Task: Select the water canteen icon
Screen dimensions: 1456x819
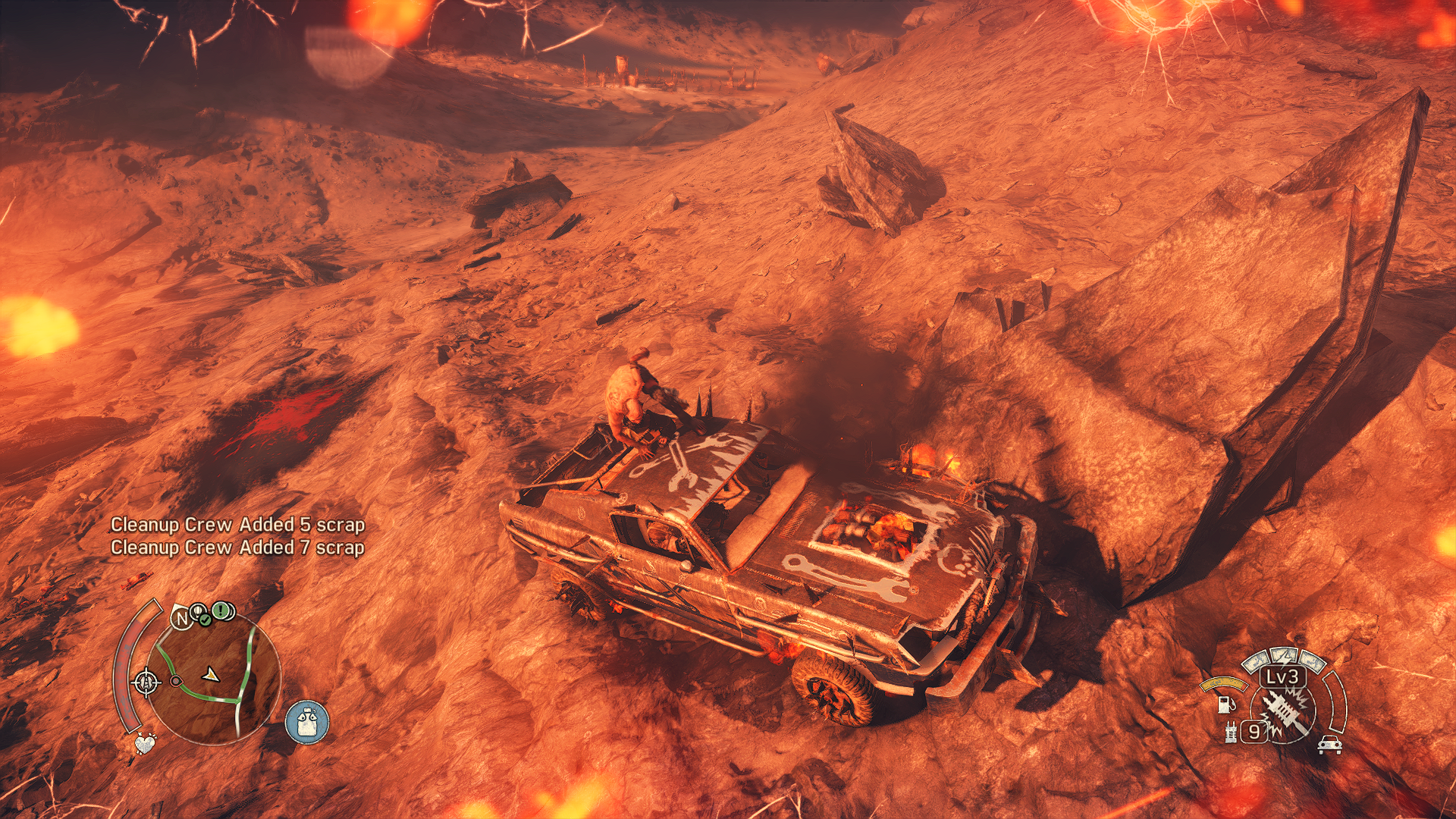Action: (307, 721)
